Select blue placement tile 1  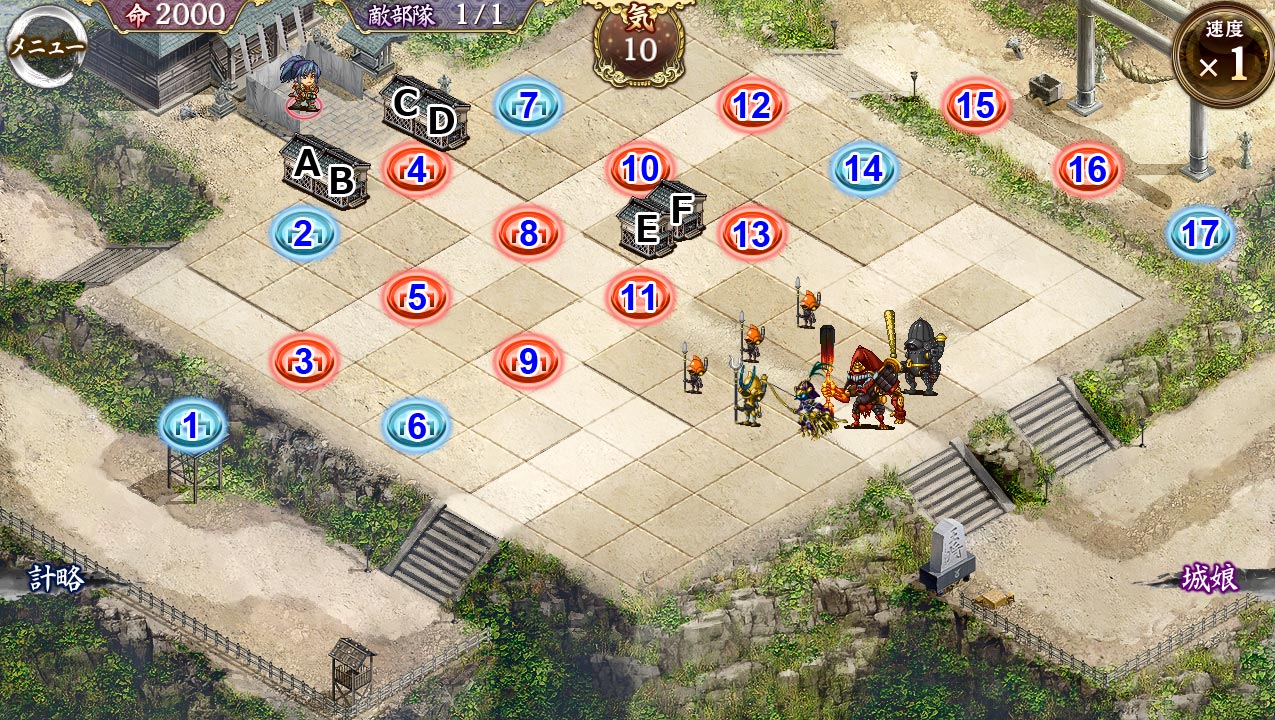192,426
